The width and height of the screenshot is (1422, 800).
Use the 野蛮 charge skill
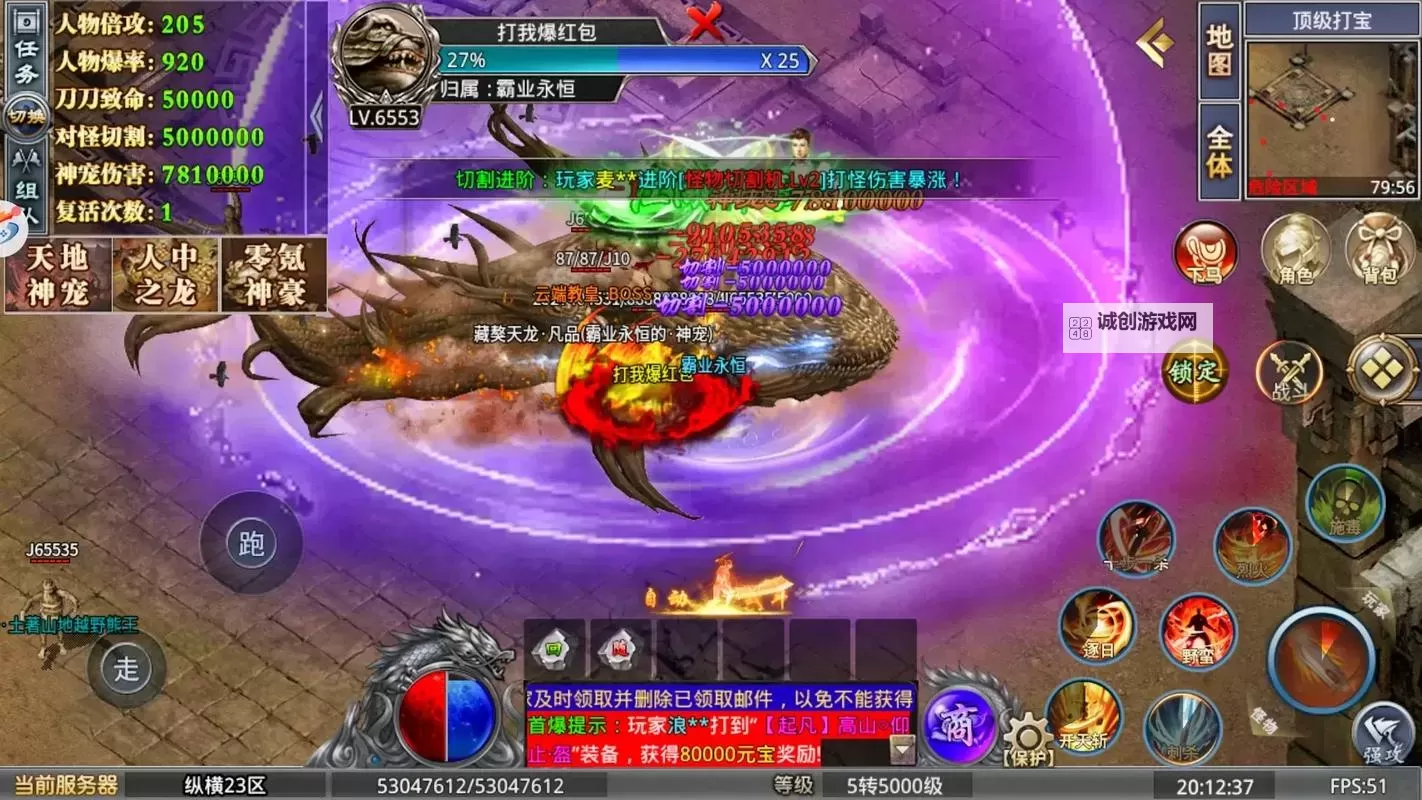pyautogui.click(x=1198, y=632)
